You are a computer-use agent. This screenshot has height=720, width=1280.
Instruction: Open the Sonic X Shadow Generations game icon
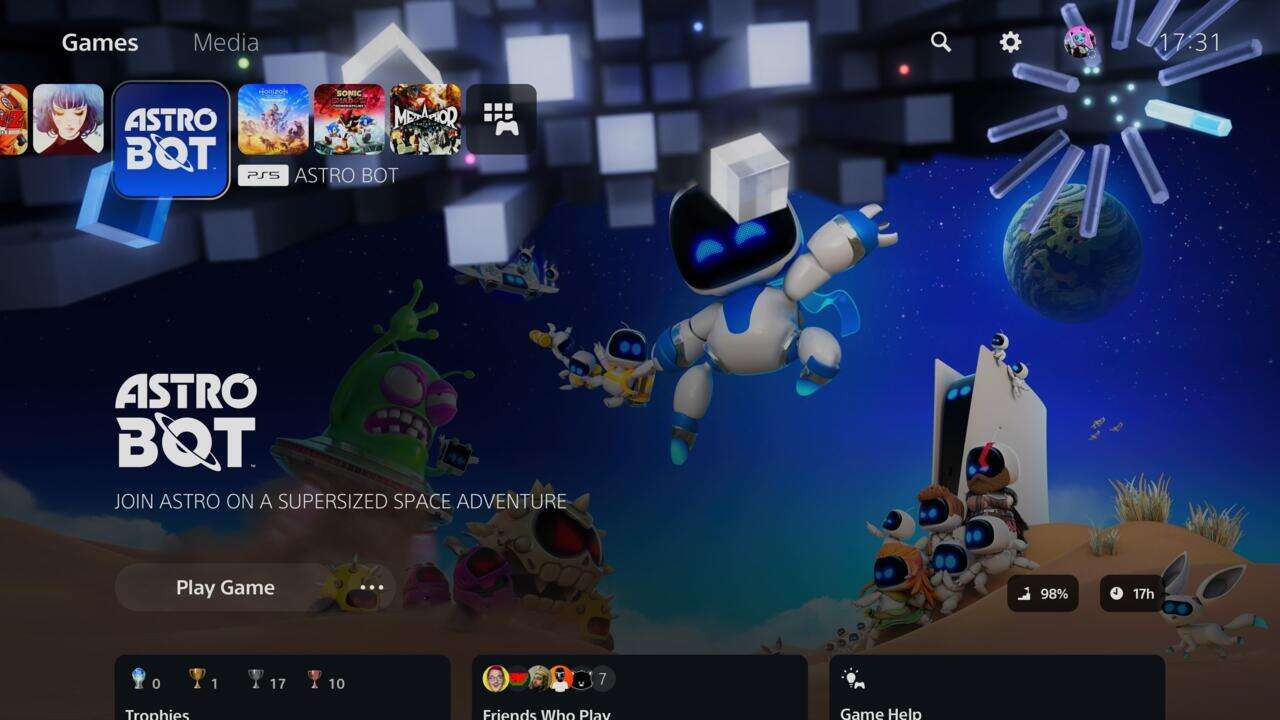tap(348, 119)
